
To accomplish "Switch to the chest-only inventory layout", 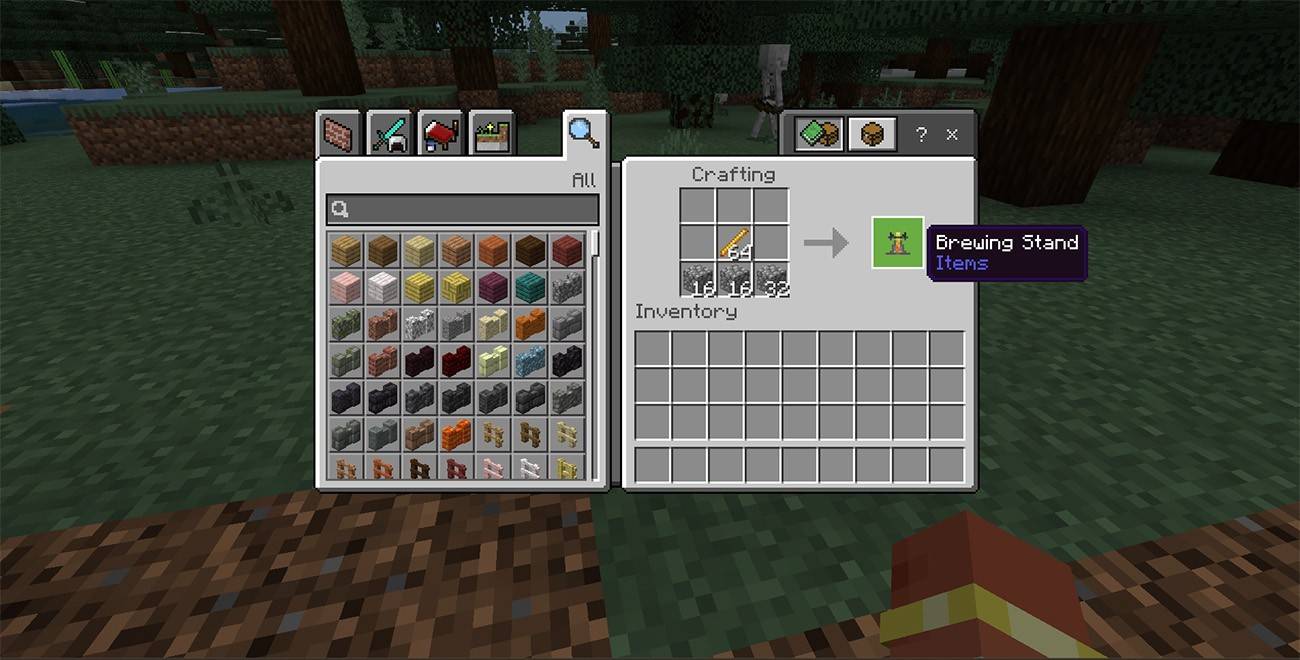I will pyautogui.click(x=871, y=134).
